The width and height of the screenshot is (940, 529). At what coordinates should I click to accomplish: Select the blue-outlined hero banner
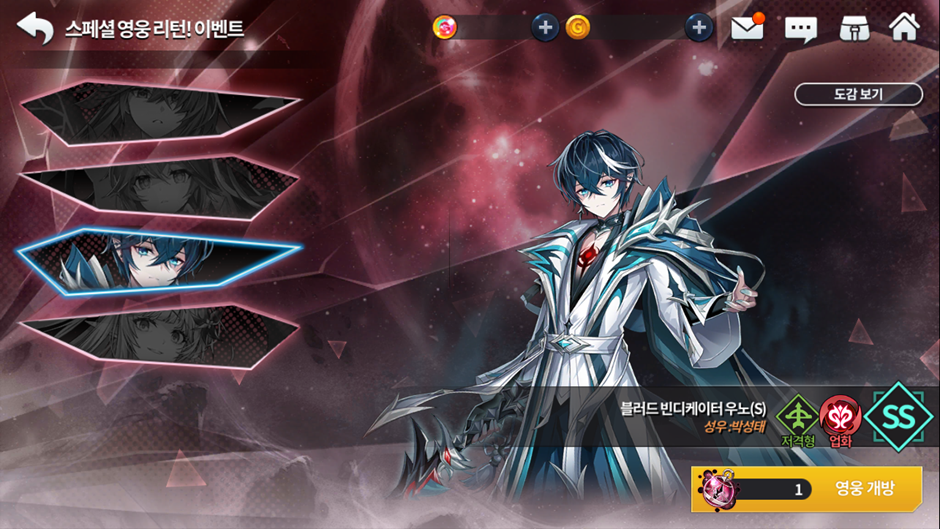pos(160,258)
